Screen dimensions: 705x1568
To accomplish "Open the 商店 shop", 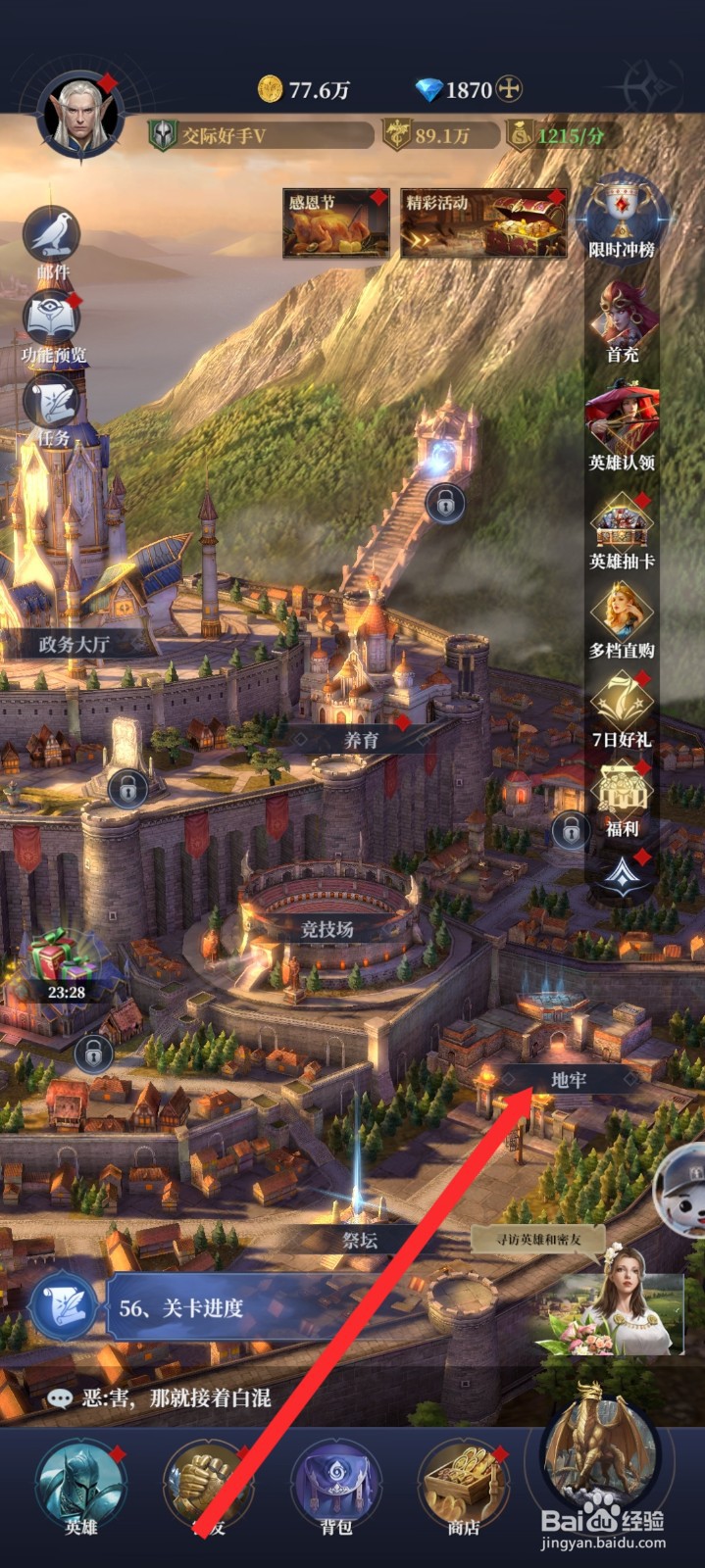I will pyautogui.click(x=463, y=1486).
